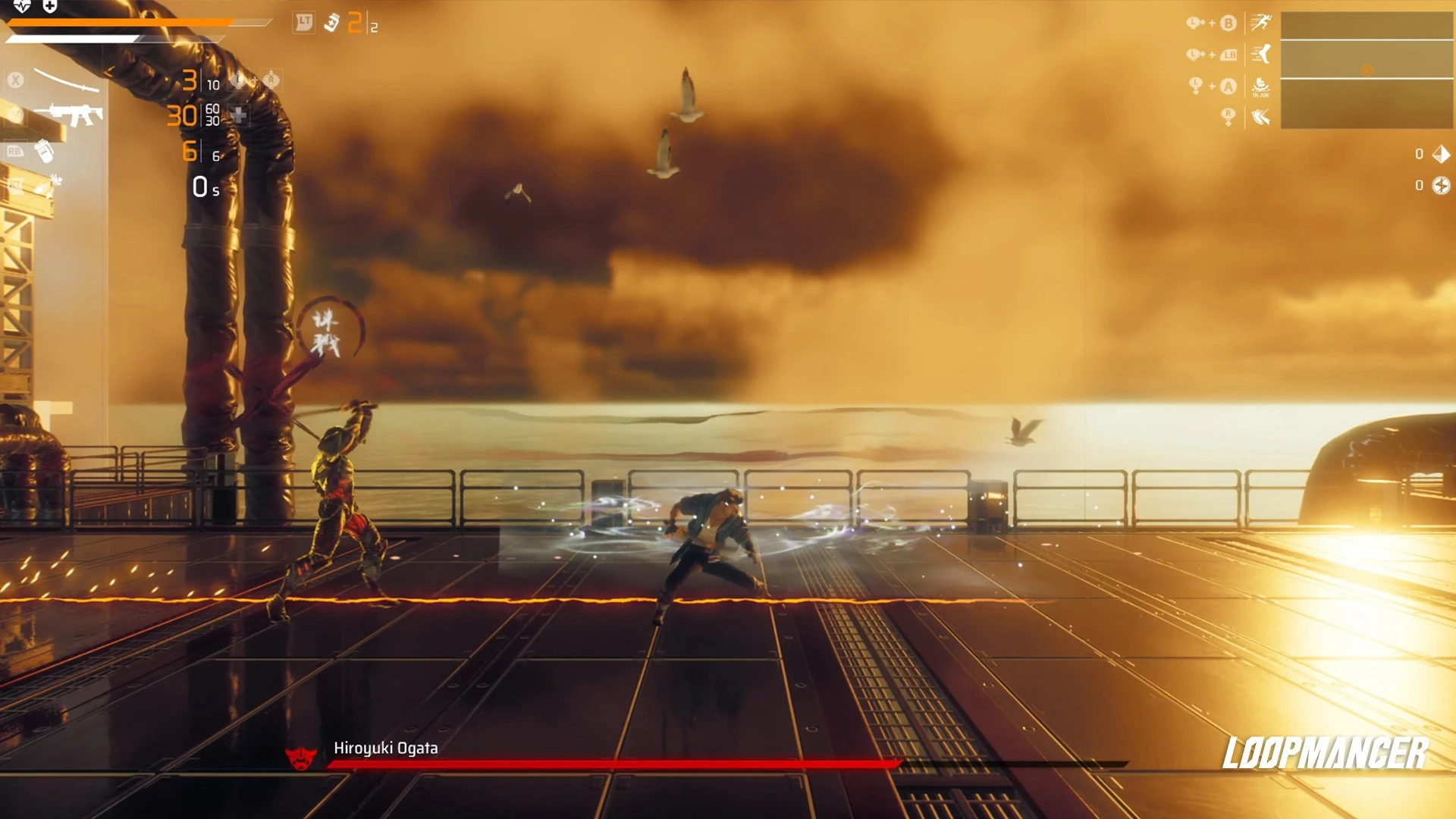Use the healing medicine bottle icon
The height and width of the screenshot is (819, 1456).
(331, 23)
